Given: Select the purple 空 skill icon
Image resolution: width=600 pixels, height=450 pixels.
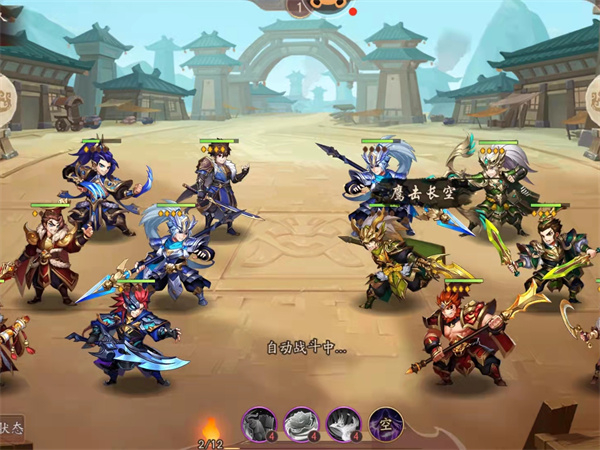Looking at the screenshot, I should coord(385,424).
